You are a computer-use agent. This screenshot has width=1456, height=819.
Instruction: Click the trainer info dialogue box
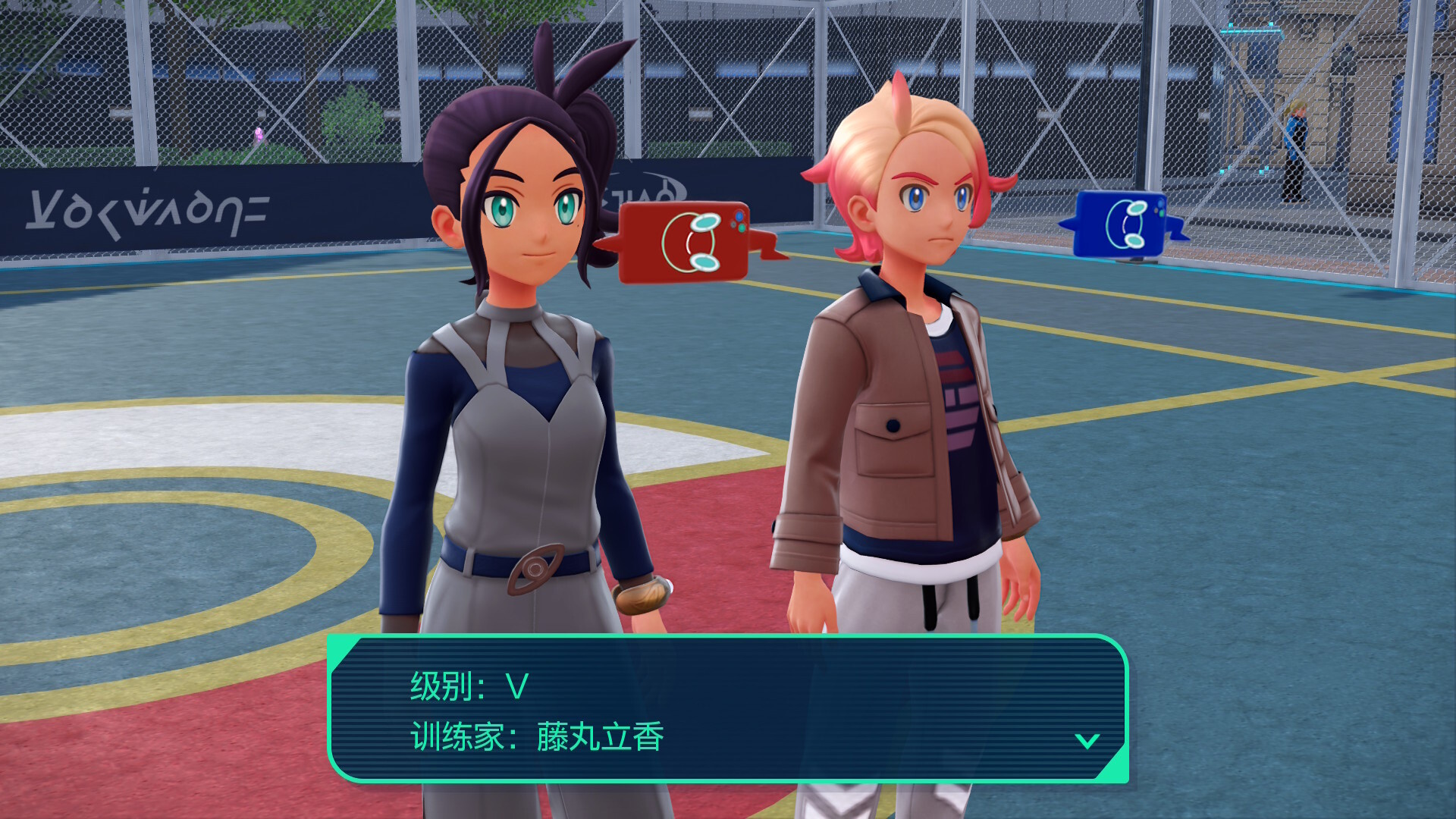(x=728, y=709)
